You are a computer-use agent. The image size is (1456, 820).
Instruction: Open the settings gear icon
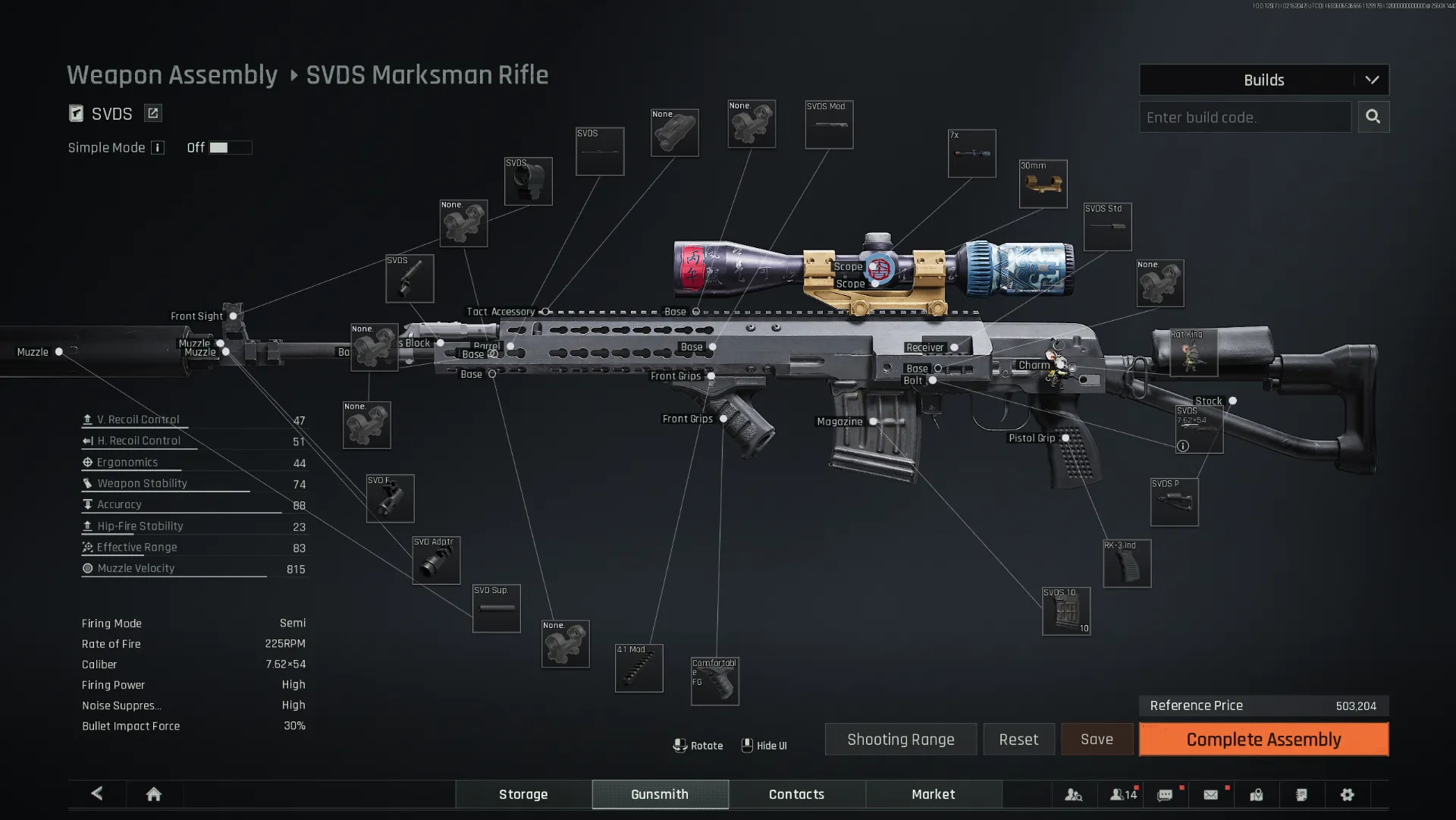coord(1348,794)
